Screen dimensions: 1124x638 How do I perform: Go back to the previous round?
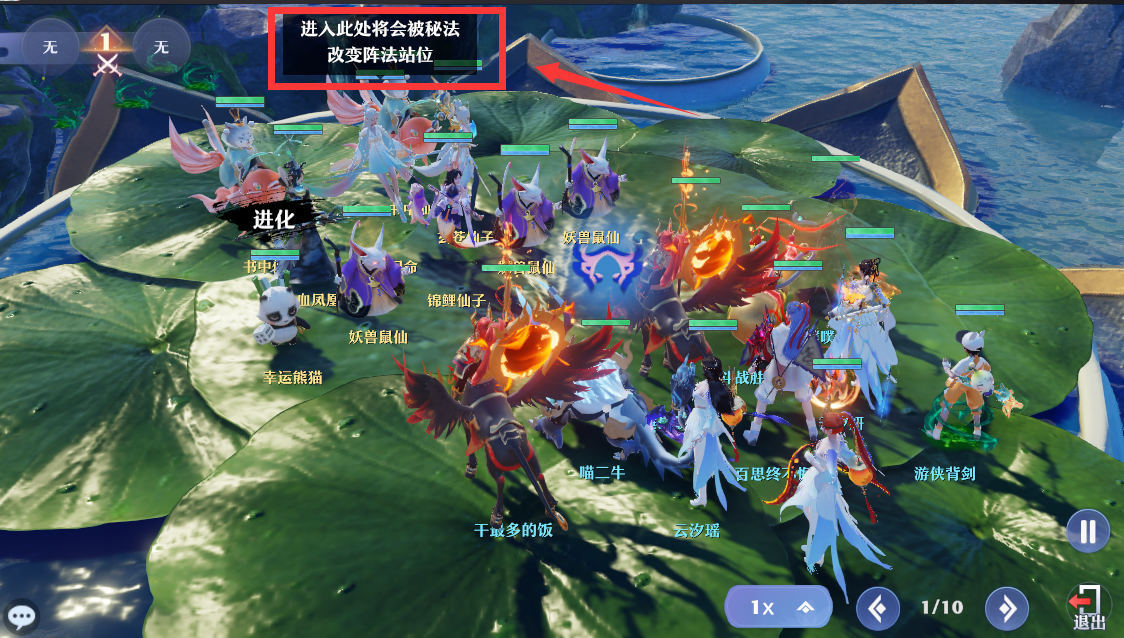[878, 607]
